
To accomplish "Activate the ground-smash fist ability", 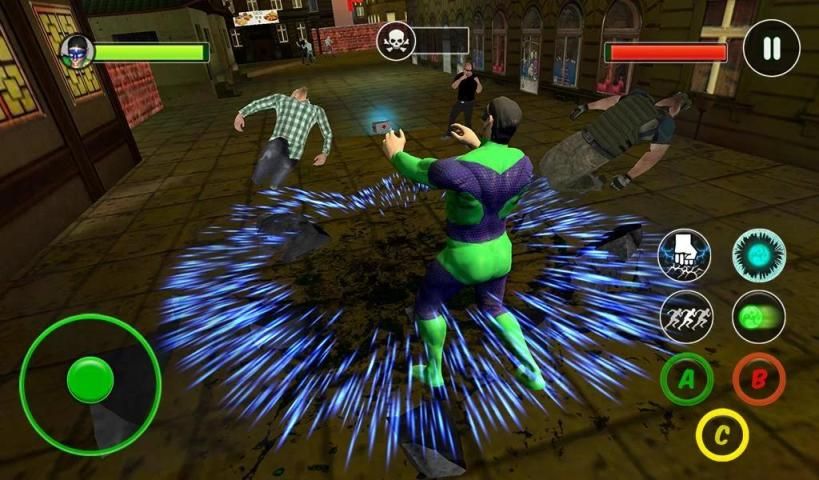I will [x=685, y=256].
